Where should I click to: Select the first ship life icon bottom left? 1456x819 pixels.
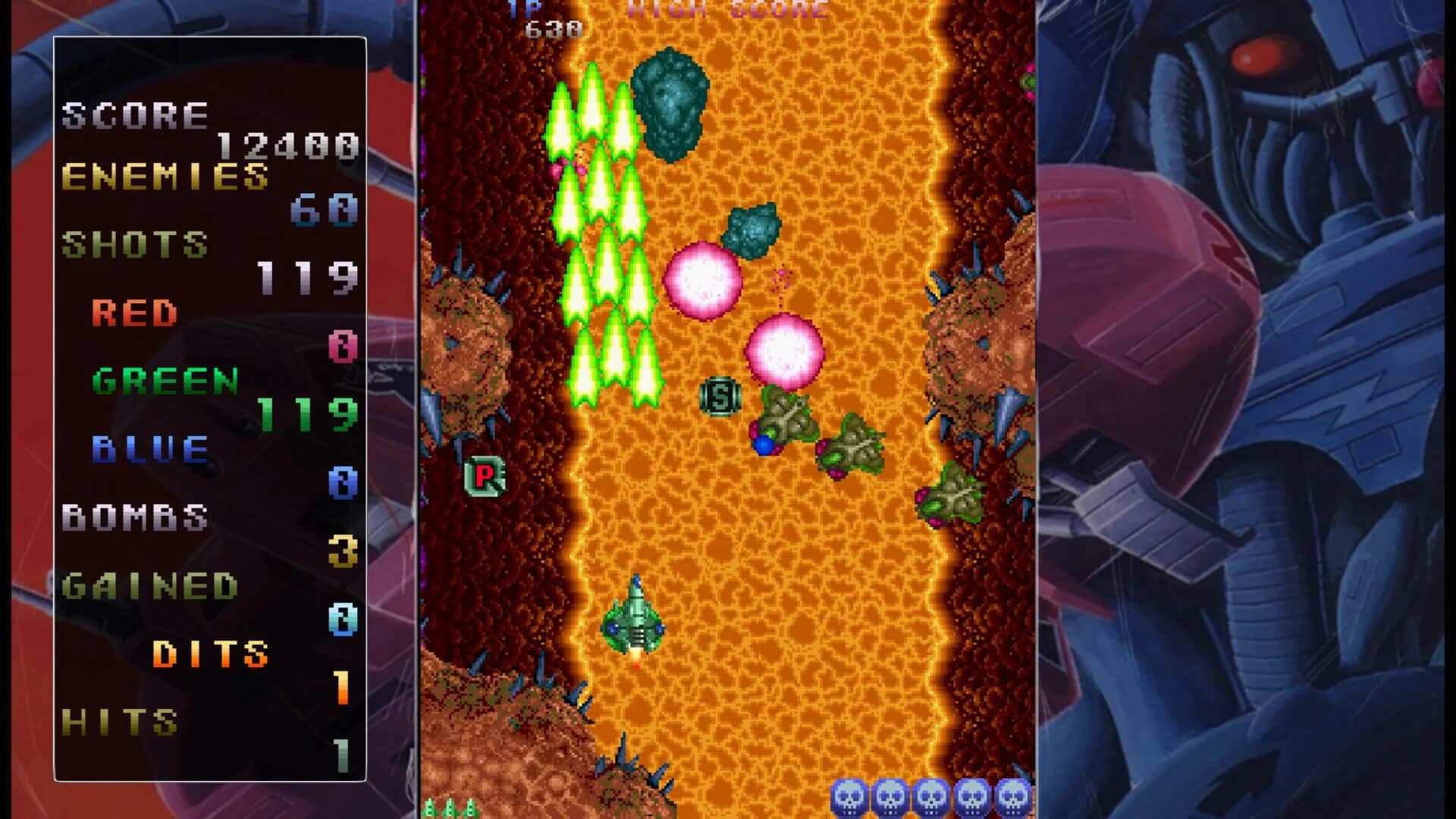[x=430, y=808]
